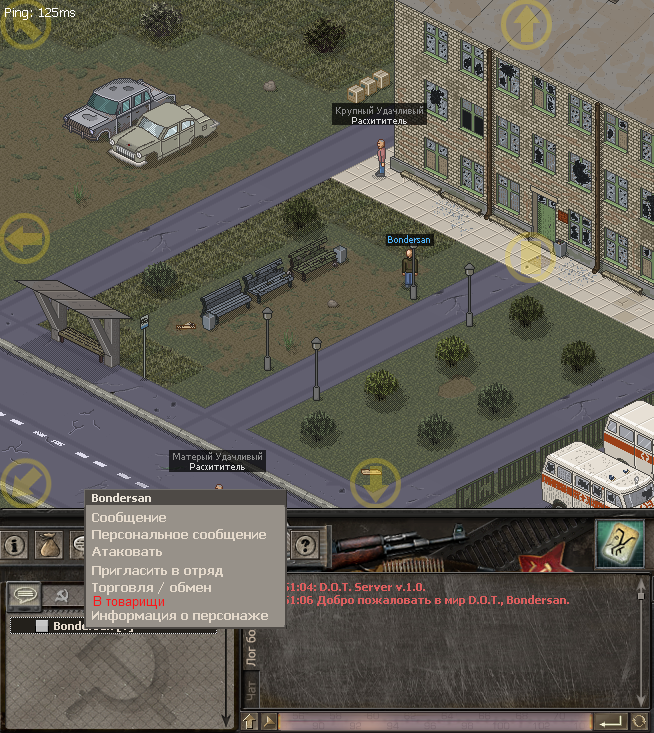
Task: Choose "Сообщение" in the context menu
Action: pyautogui.click(x=129, y=518)
